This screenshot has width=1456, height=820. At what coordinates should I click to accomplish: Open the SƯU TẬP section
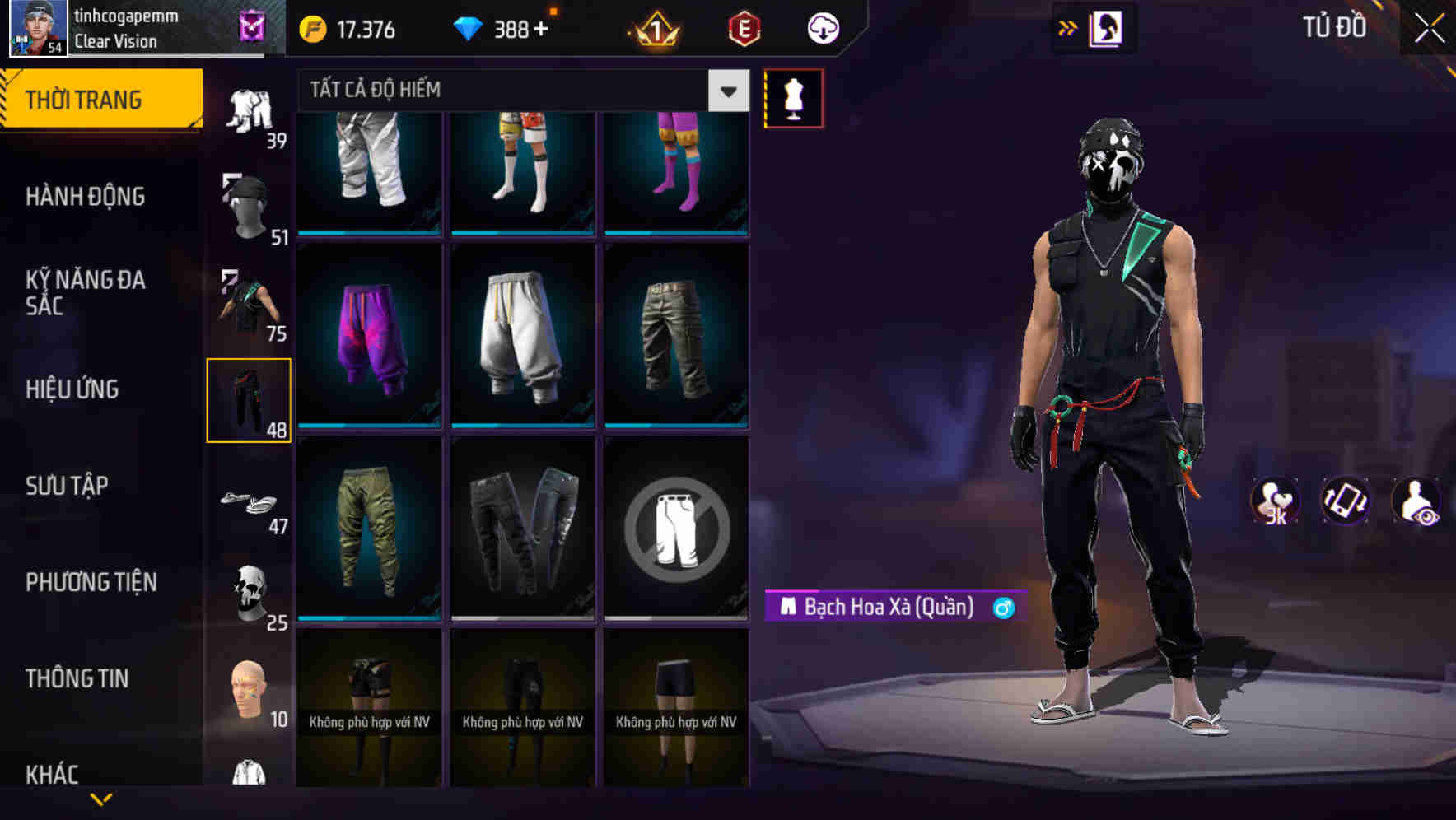68,486
